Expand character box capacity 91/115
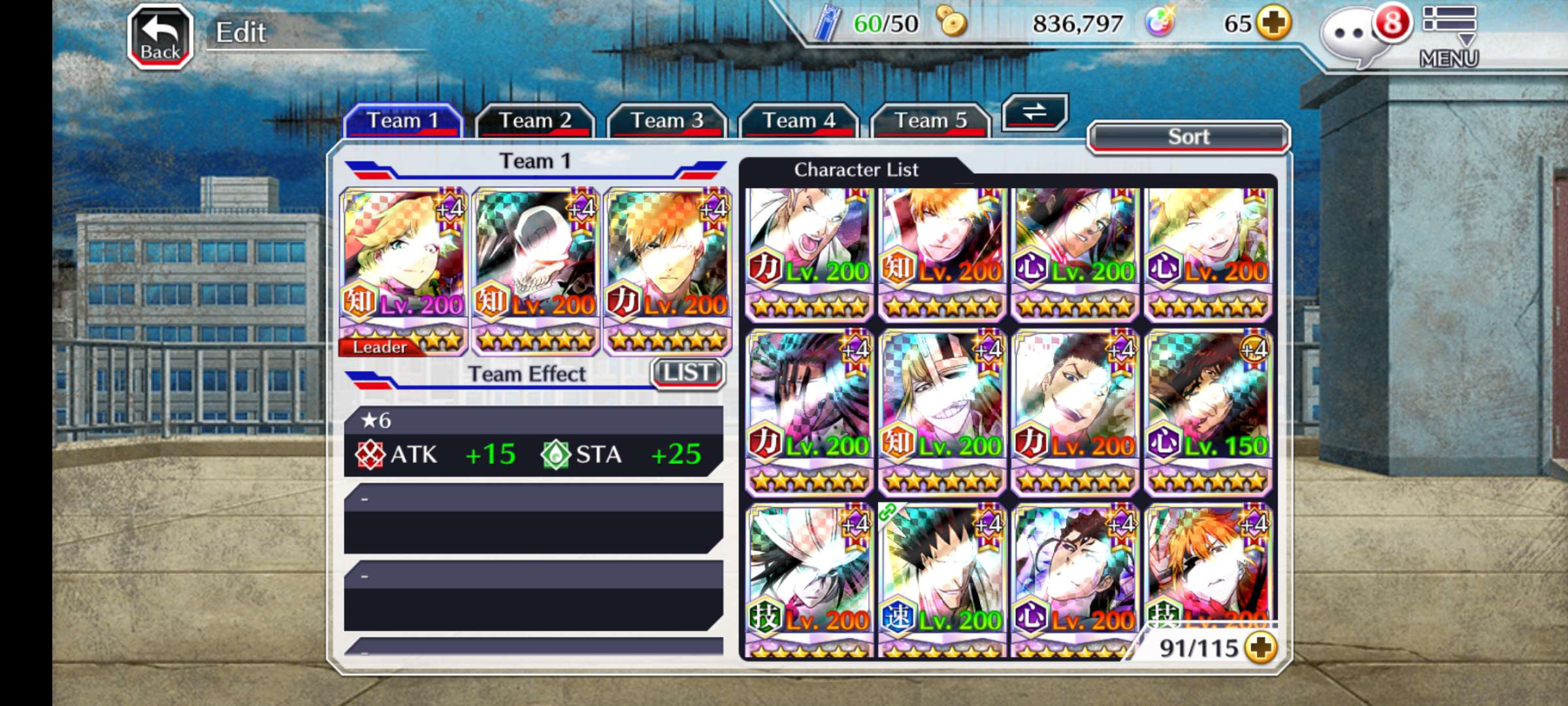The width and height of the screenshot is (1568, 706). tap(1261, 648)
